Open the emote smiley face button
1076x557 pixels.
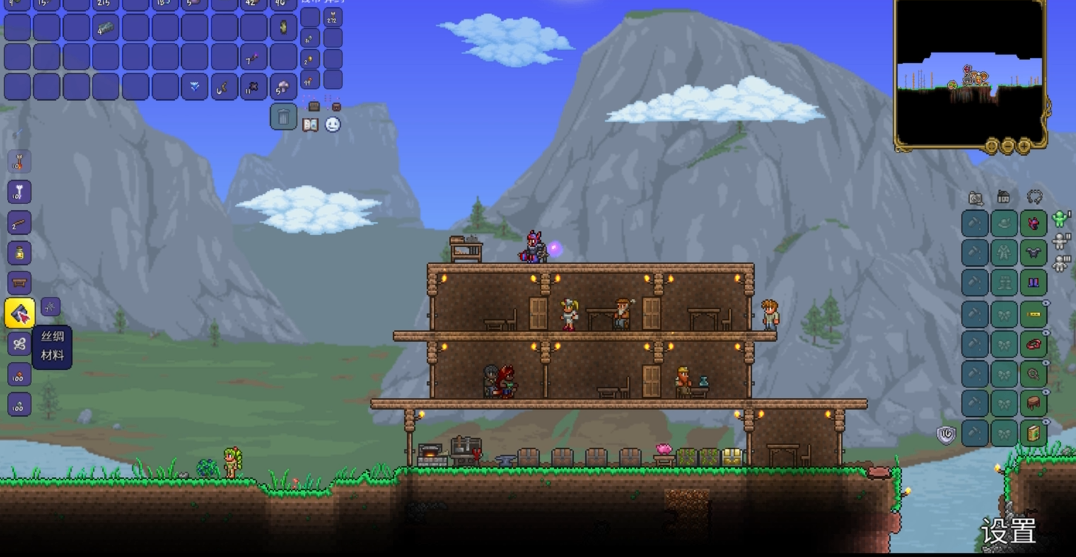pos(333,125)
